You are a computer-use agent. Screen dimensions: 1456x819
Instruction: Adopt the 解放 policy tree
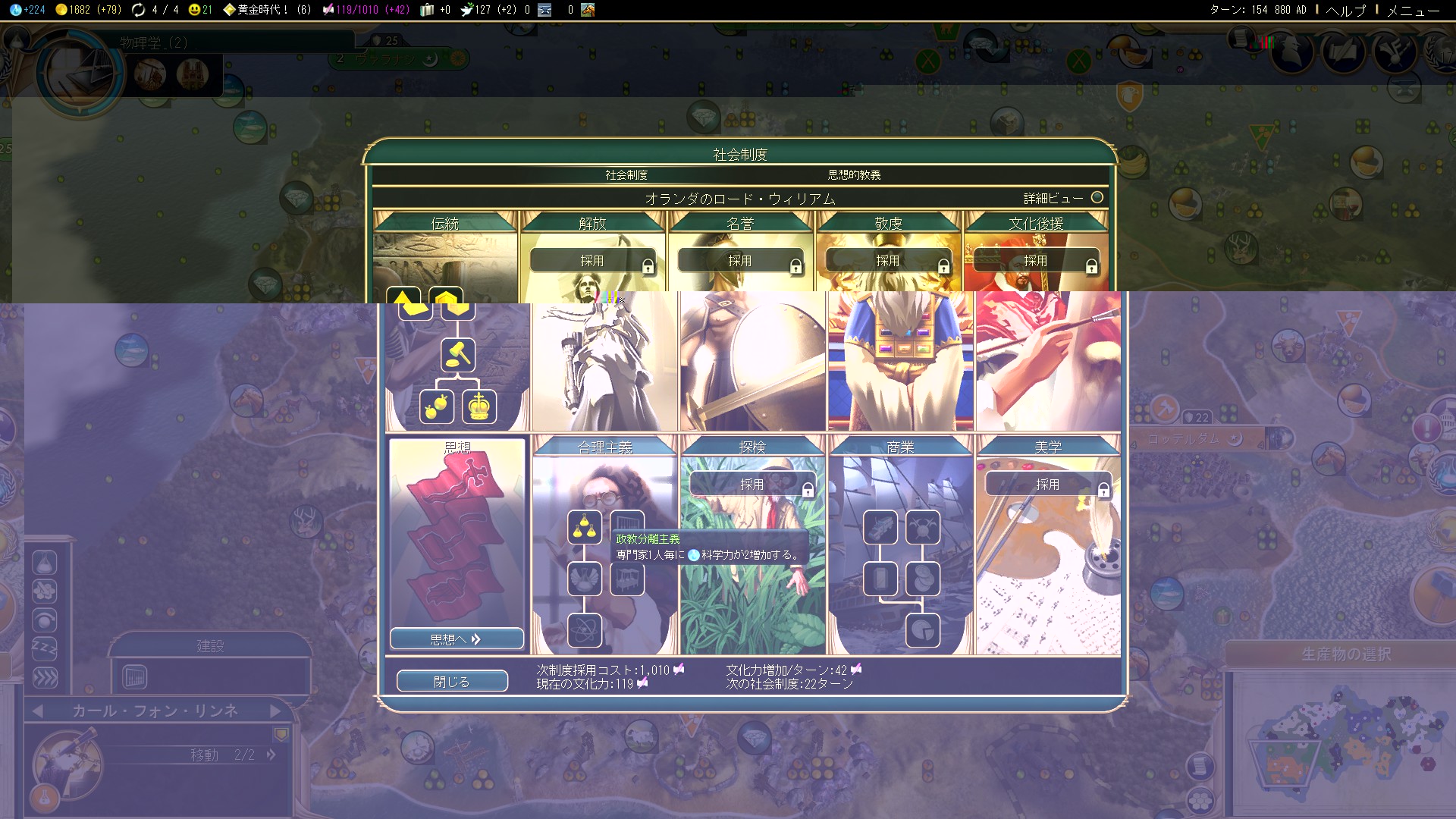(x=592, y=261)
